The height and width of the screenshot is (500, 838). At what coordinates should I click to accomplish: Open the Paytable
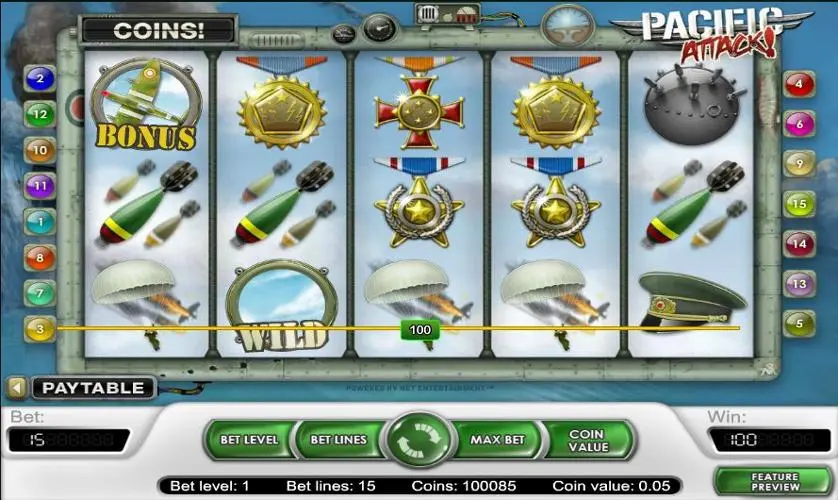pyautogui.click(x=93, y=387)
